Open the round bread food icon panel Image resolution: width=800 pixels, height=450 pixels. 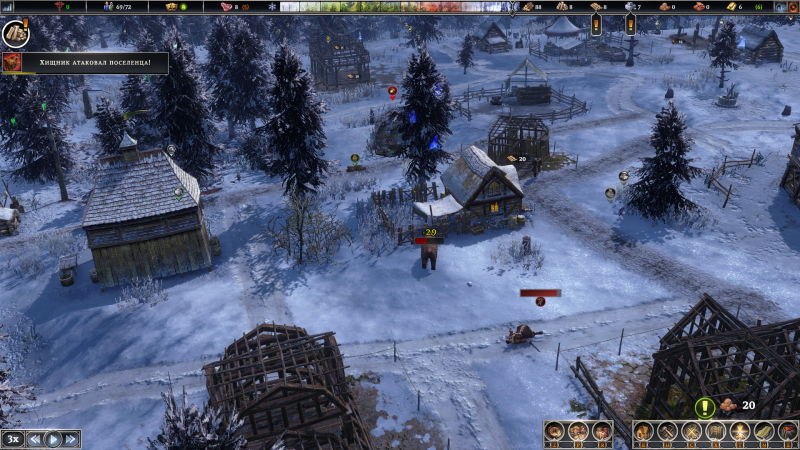pyautogui.click(x=555, y=432)
